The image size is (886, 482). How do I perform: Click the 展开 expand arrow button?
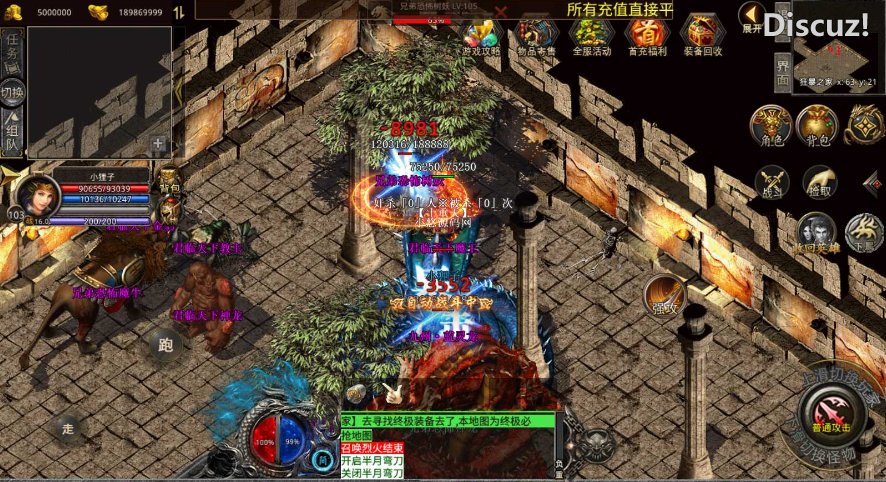coord(752,16)
